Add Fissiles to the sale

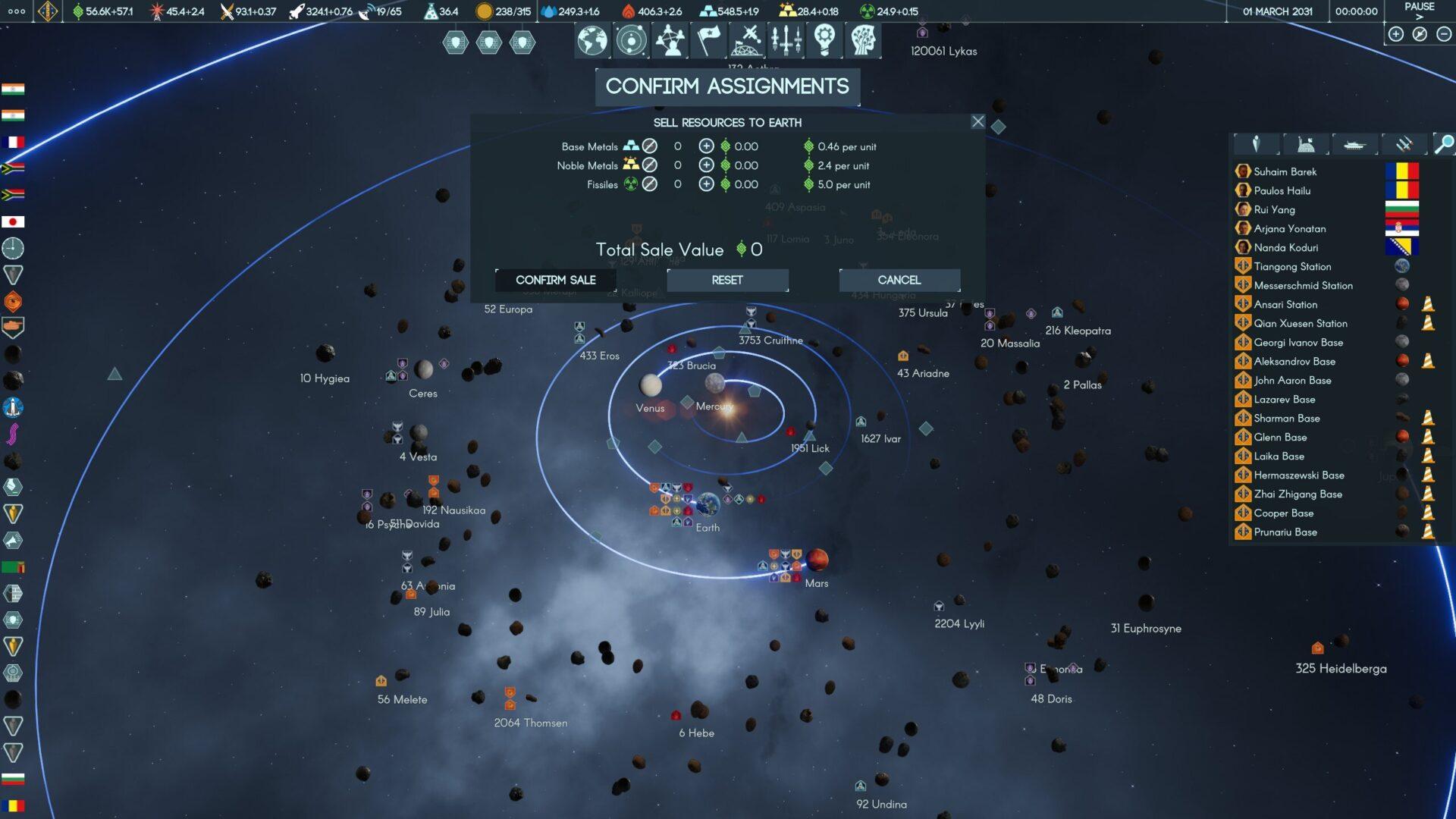[x=706, y=184]
